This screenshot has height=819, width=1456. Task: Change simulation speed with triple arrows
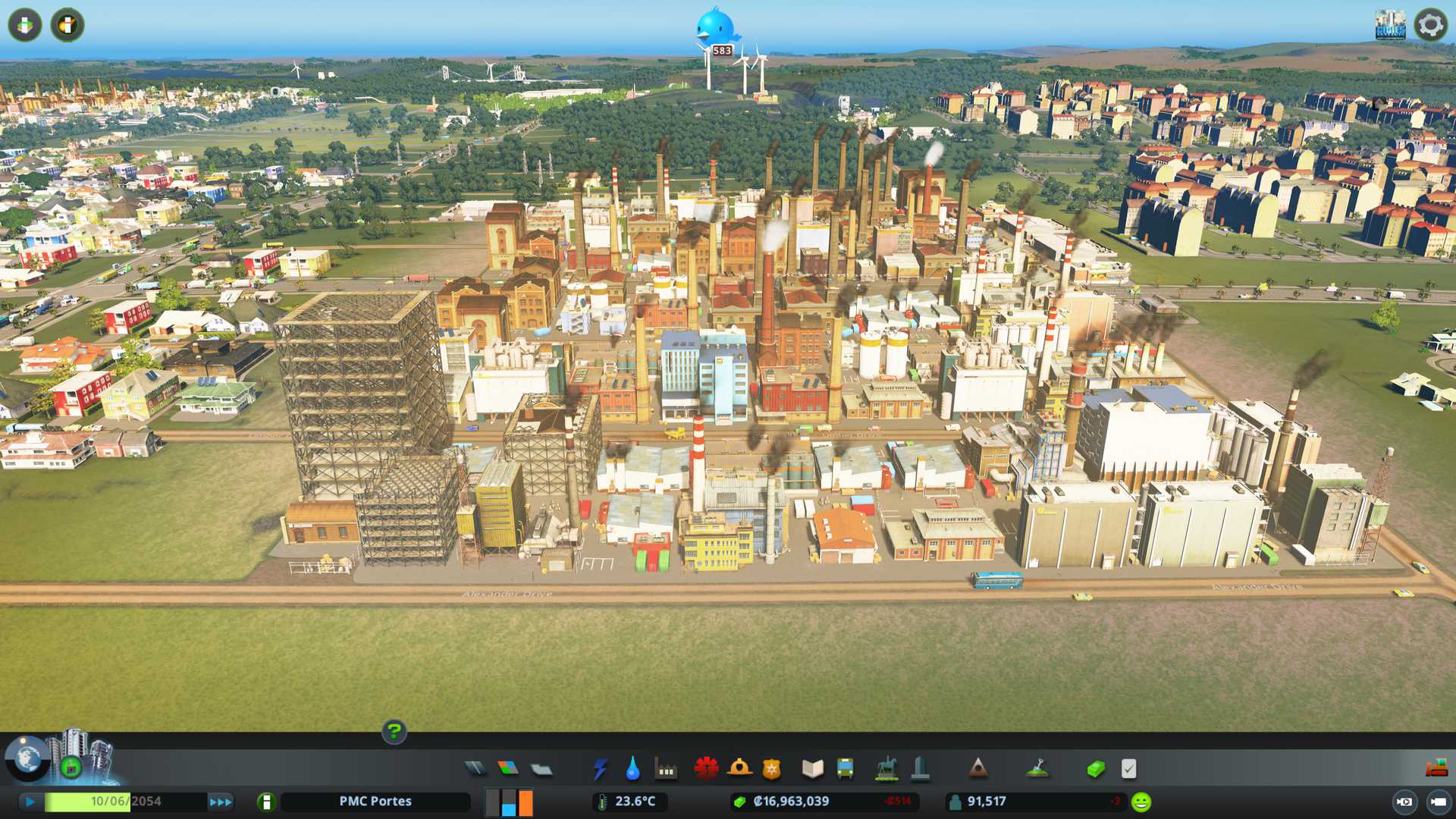click(x=221, y=802)
